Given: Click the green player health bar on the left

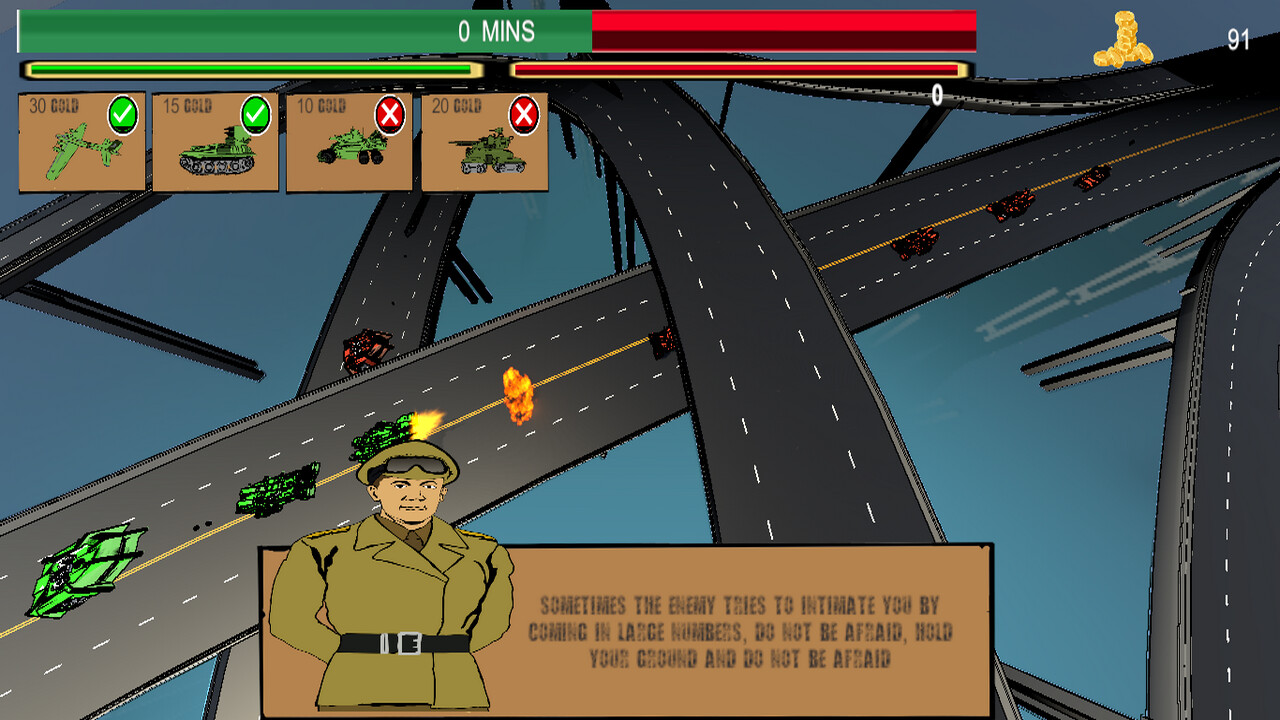Looking at the screenshot, I should 250,70.
